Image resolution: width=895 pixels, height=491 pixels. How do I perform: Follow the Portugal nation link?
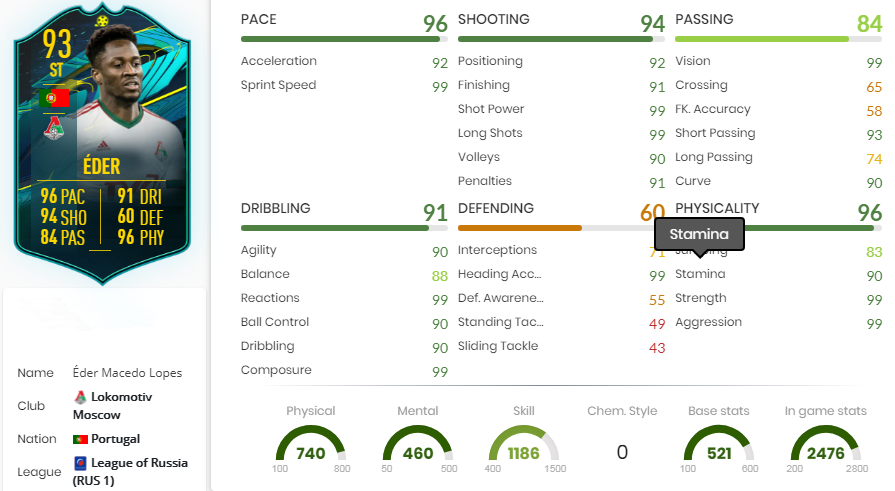pyautogui.click(x=114, y=439)
